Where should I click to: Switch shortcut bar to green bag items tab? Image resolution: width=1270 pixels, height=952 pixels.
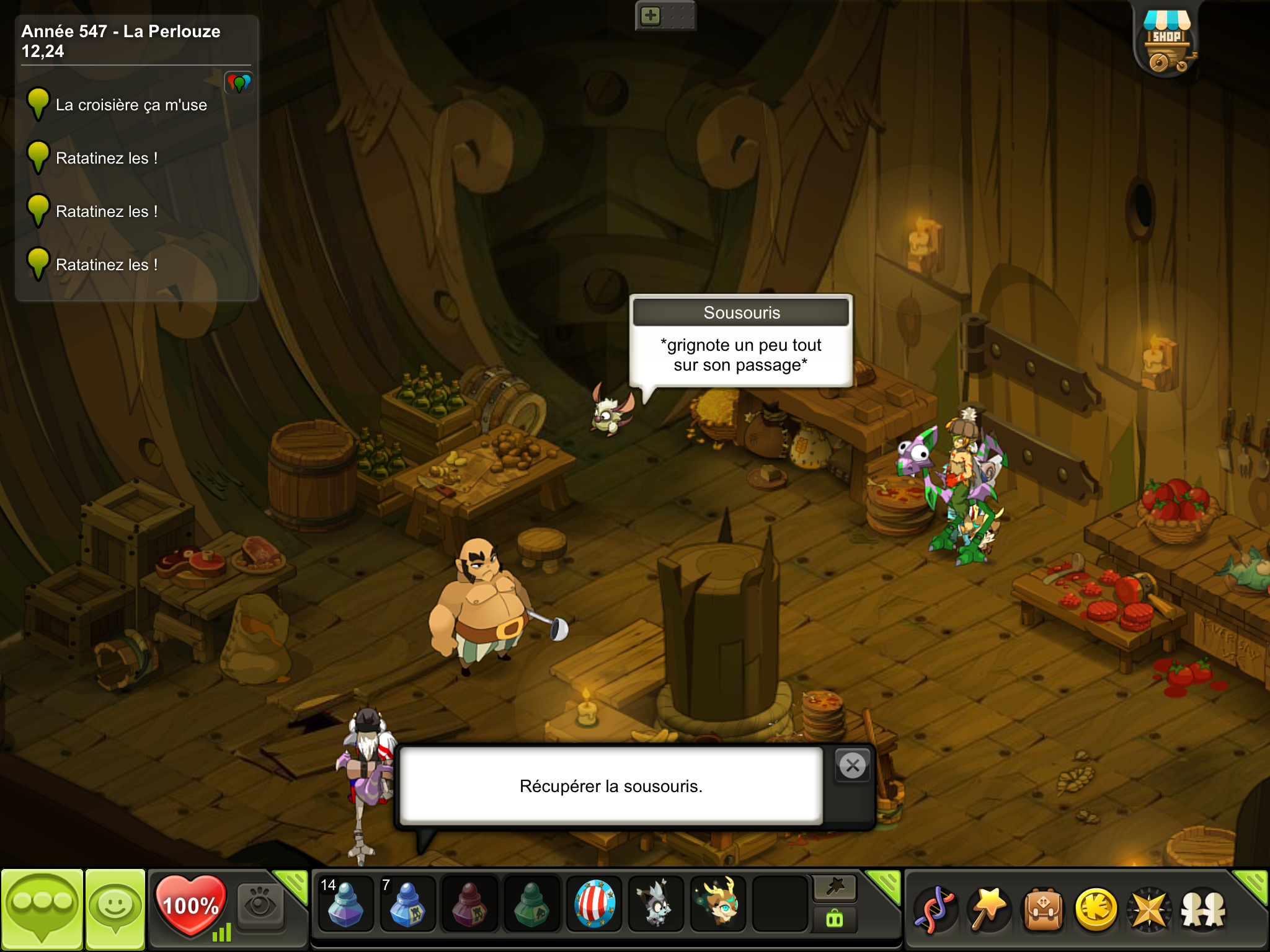pyautogui.click(x=835, y=919)
